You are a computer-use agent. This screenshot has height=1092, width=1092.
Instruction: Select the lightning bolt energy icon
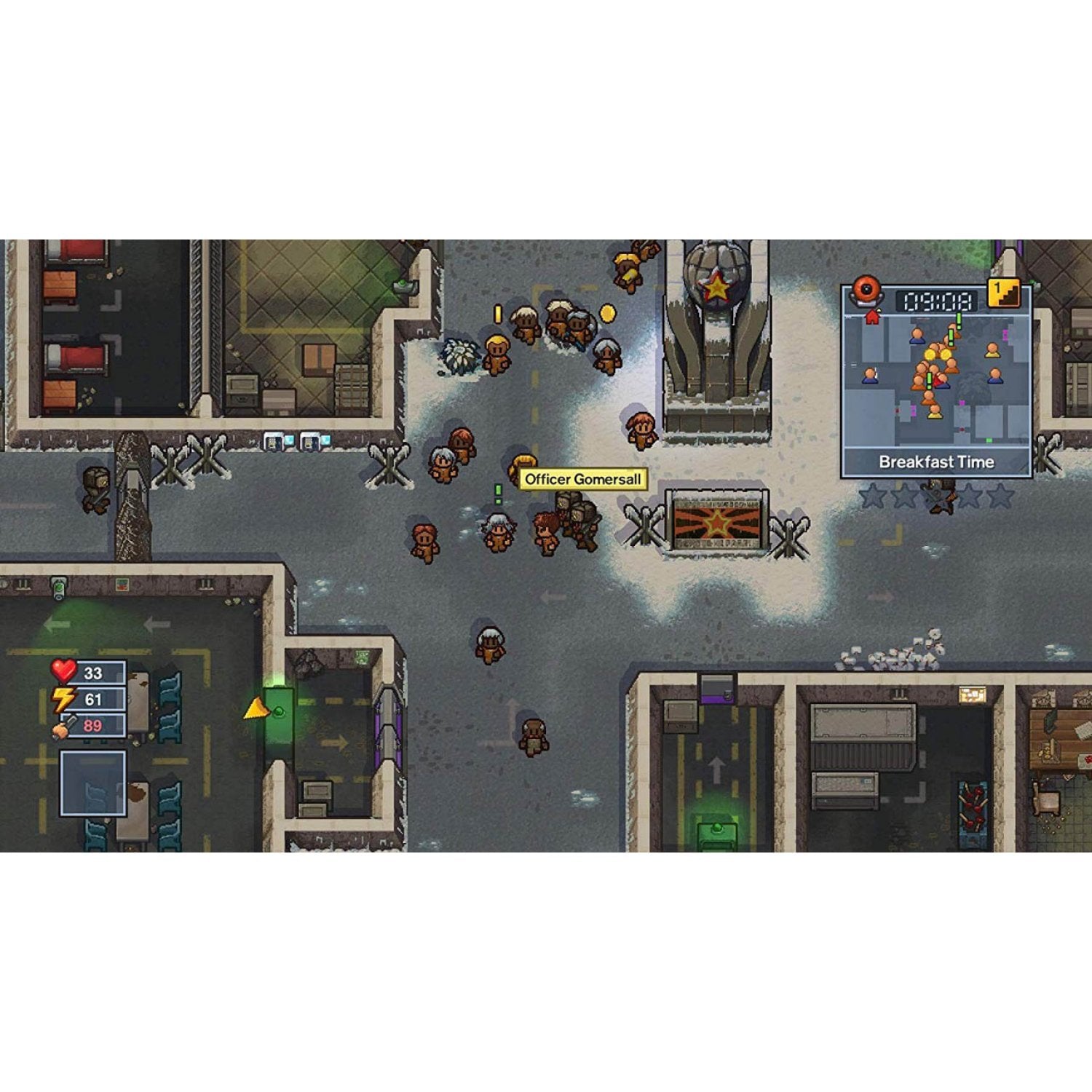pyautogui.click(x=63, y=698)
